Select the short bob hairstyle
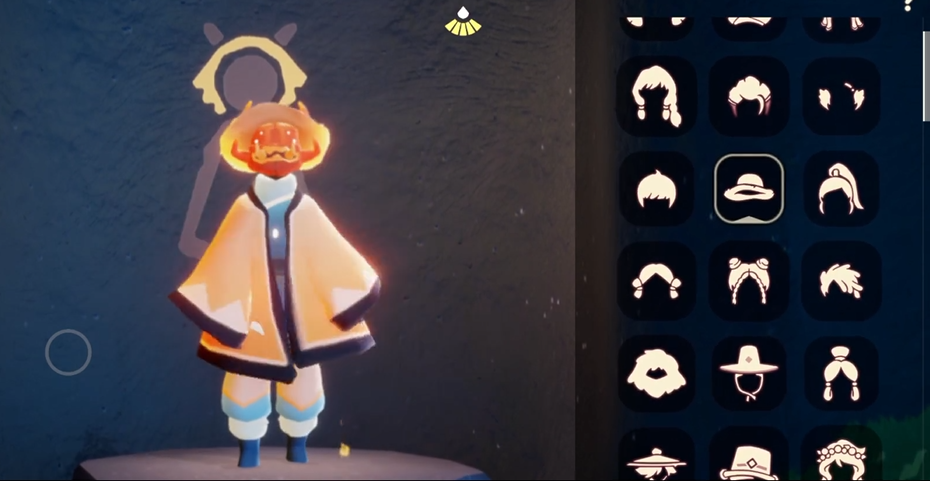 (656, 189)
